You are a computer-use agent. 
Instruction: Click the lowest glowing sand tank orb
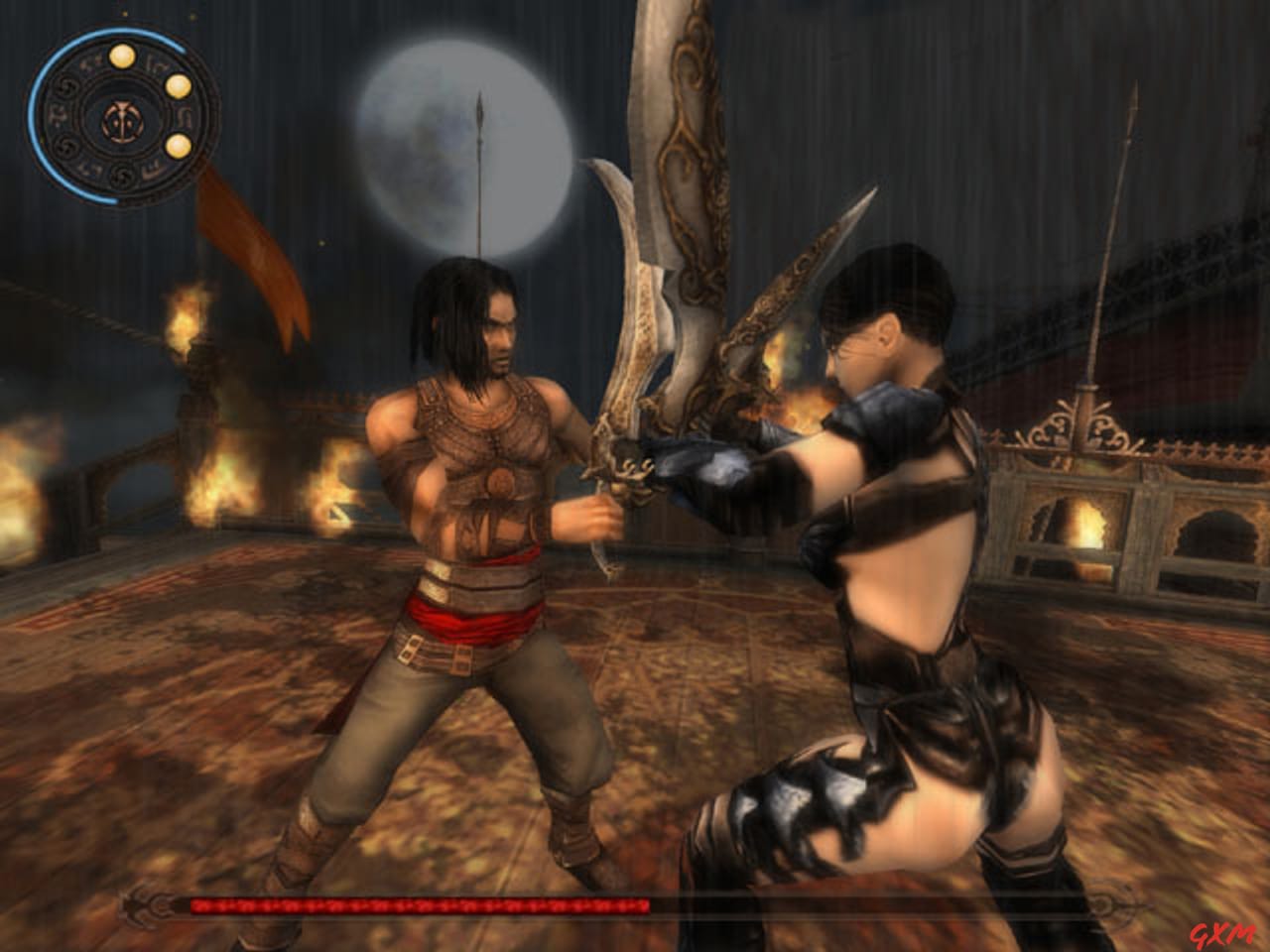[x=180, y=147]
